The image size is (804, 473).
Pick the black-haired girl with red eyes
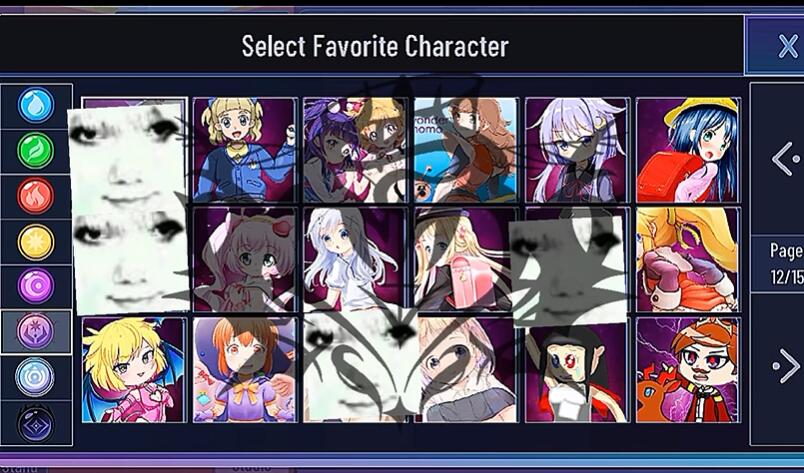[577, 369]
